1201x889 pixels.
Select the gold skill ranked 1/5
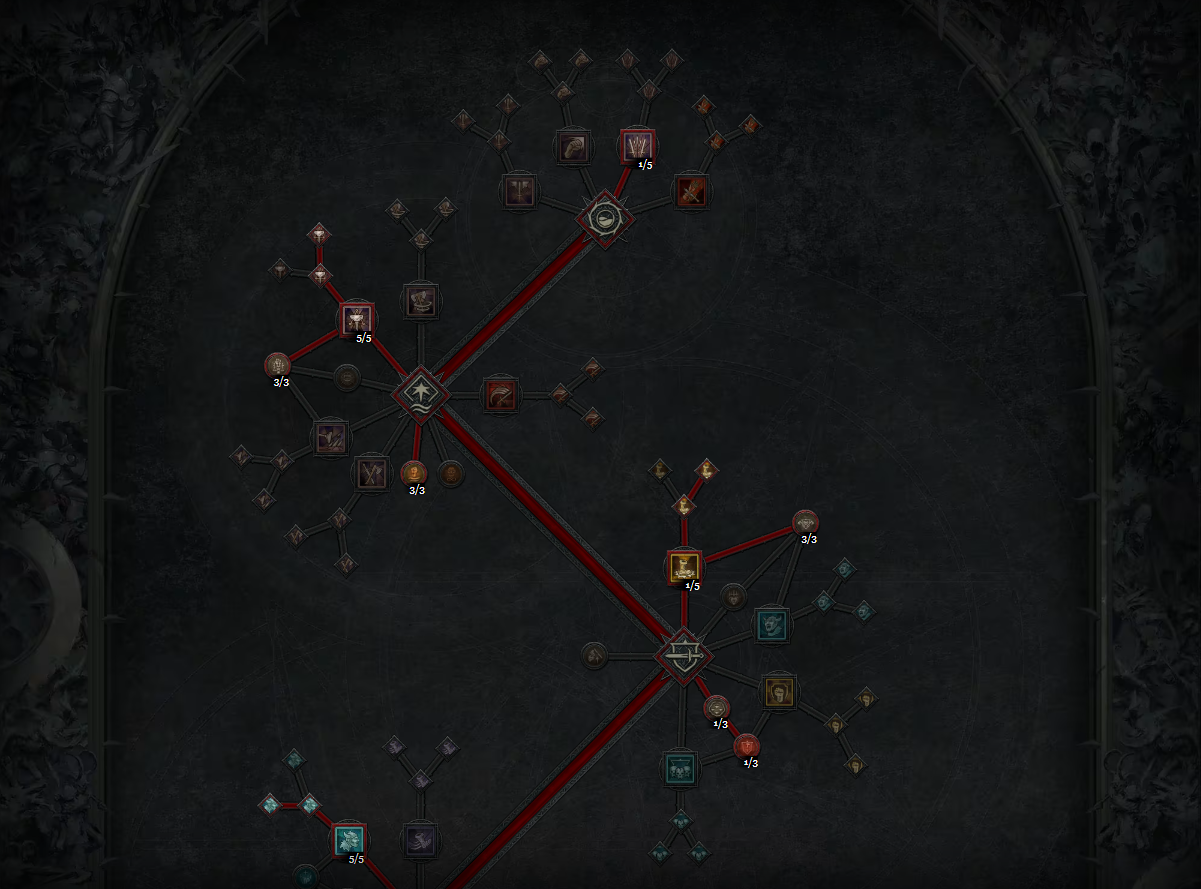tap(684, 567)
